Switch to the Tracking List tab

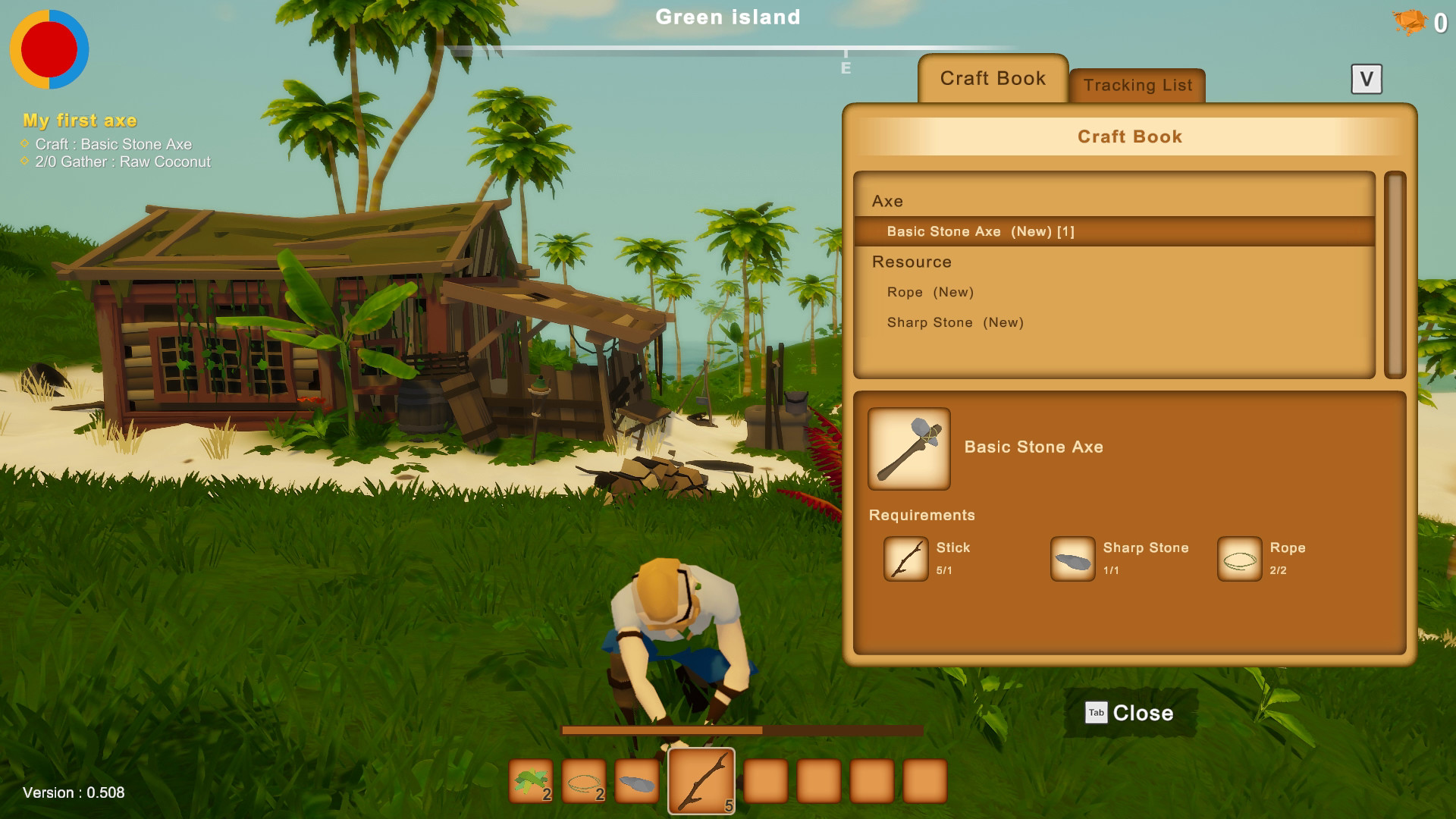1137,85
